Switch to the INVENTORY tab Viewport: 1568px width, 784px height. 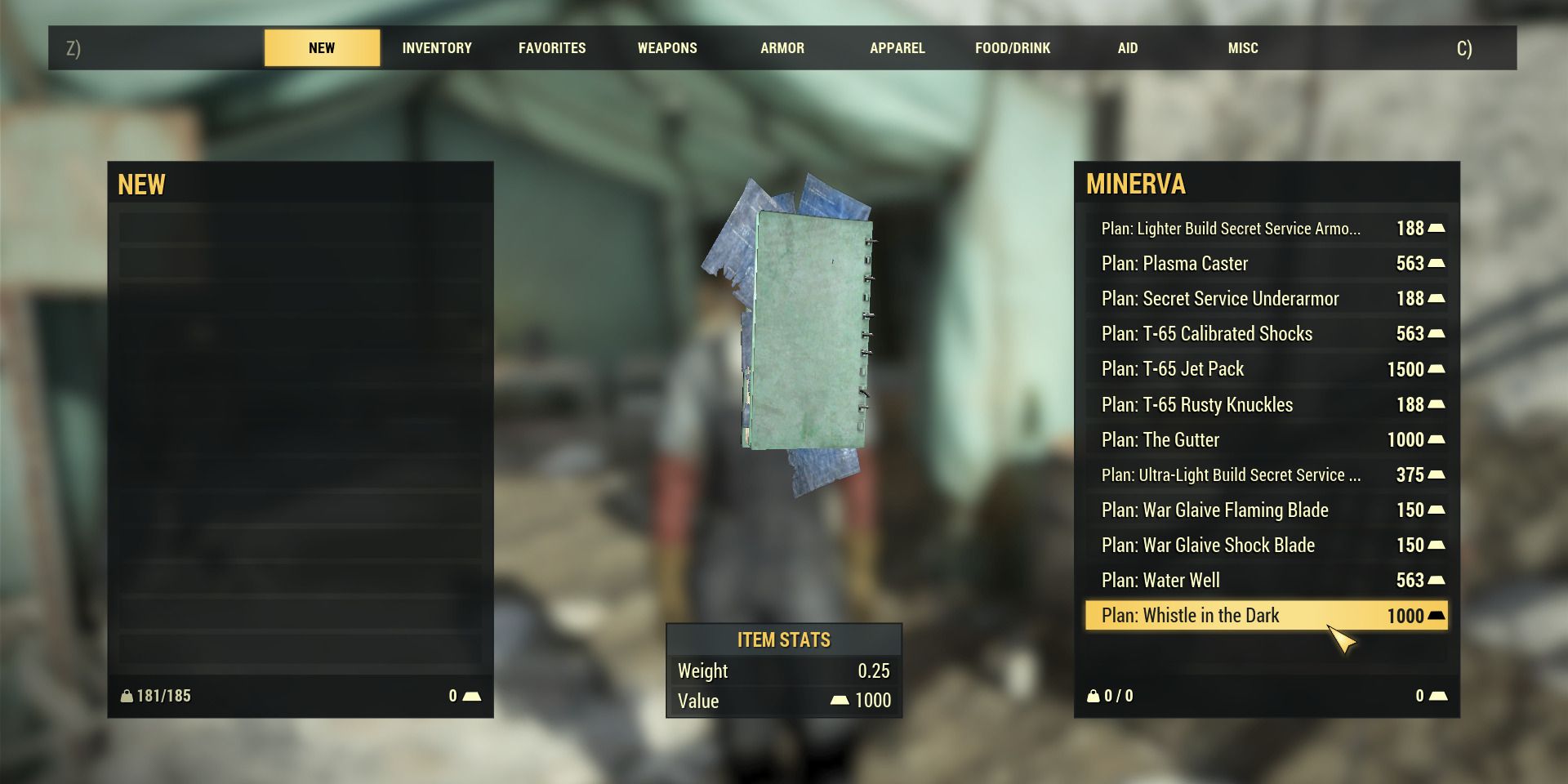pyautogui.click(x=436, y=48)
